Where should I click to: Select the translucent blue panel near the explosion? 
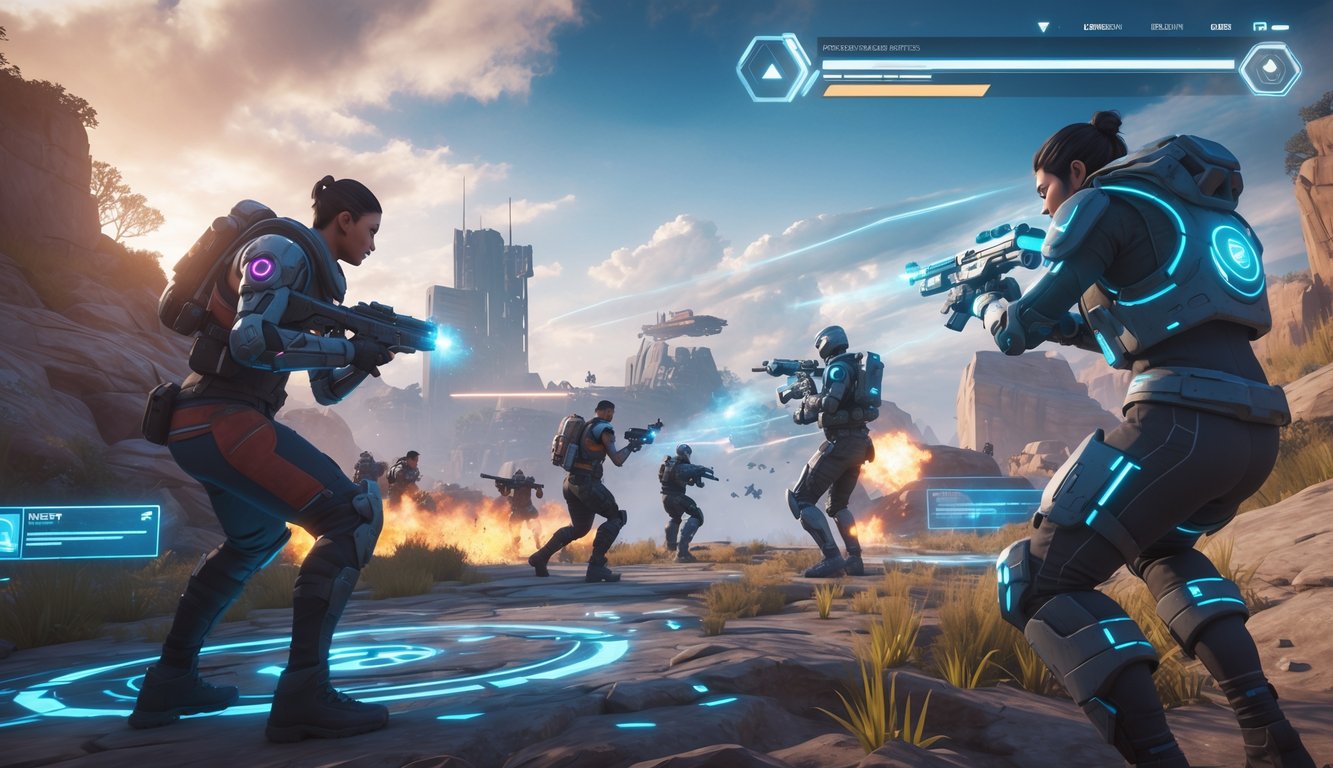coord(985,508)
